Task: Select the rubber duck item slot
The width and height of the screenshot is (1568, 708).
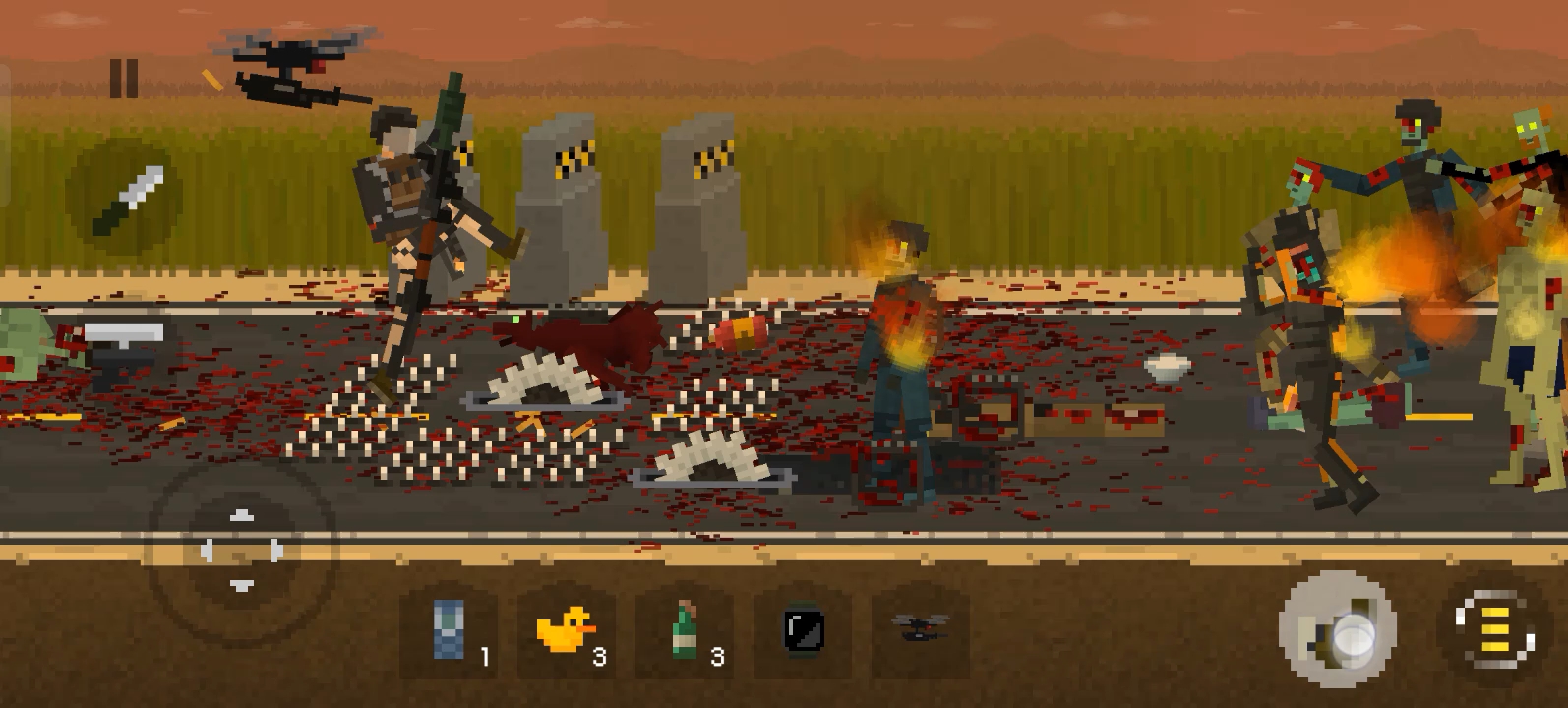Action: click(x=567, y=630)
